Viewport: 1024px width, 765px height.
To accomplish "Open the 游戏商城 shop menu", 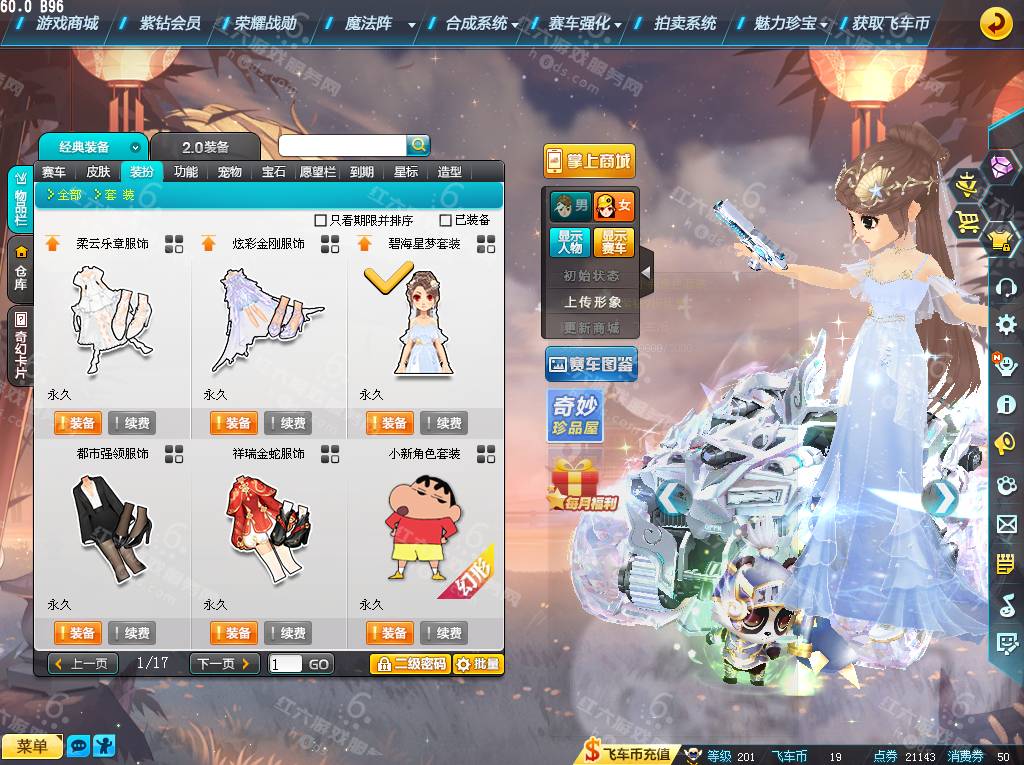I will click(x=66, y=23).
